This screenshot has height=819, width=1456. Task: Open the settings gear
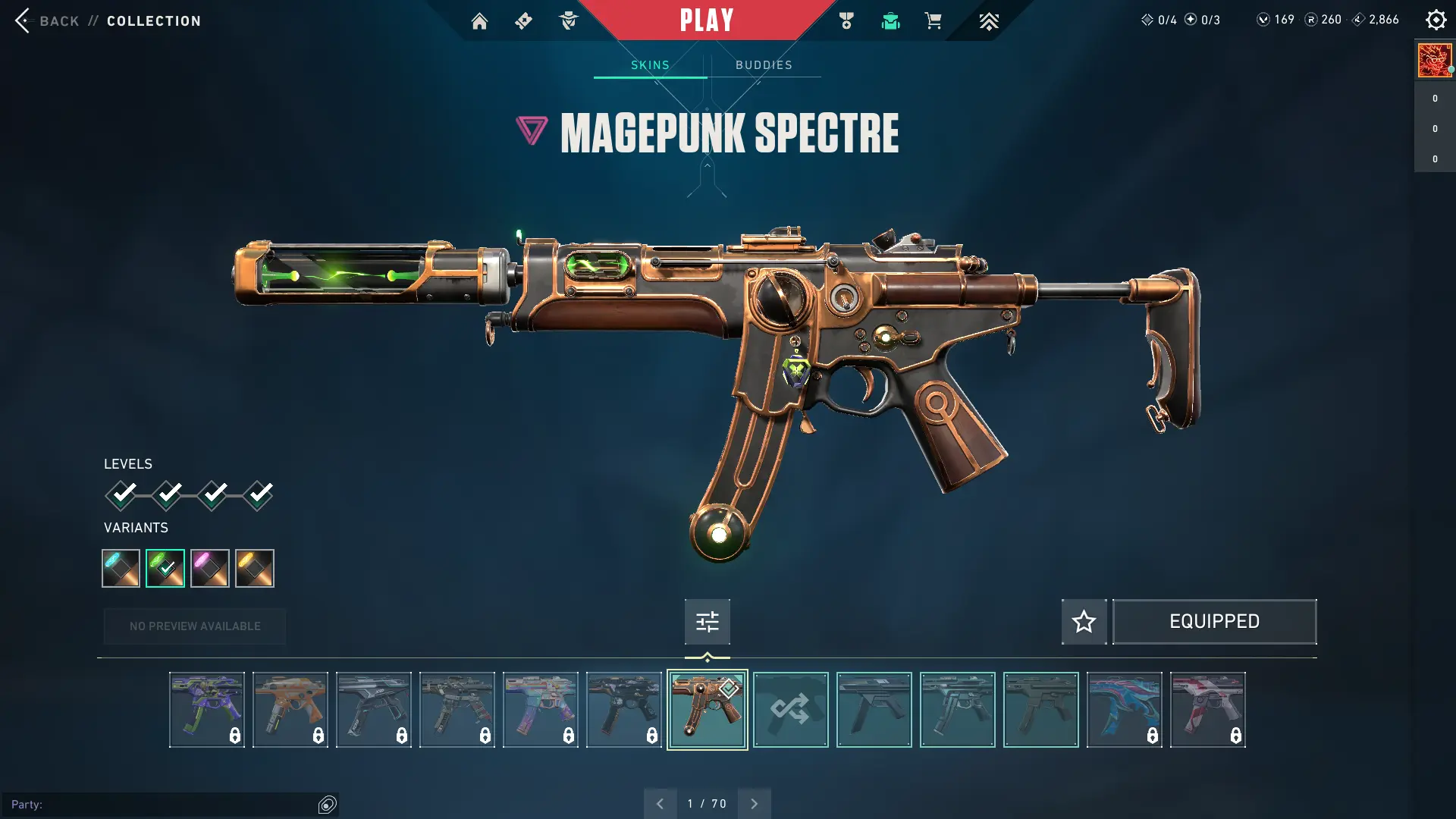coord(1436,20)
